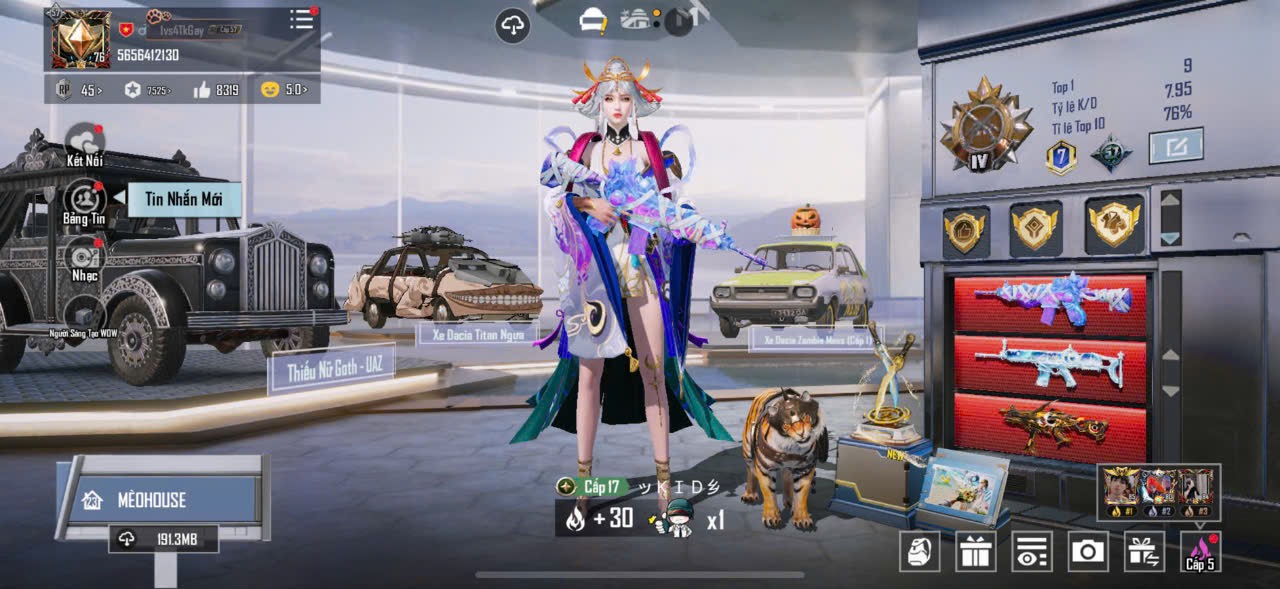1280x589 pixels.
Task: Open the pink flame Cấp 5 button
Action: pos(1200,551)
